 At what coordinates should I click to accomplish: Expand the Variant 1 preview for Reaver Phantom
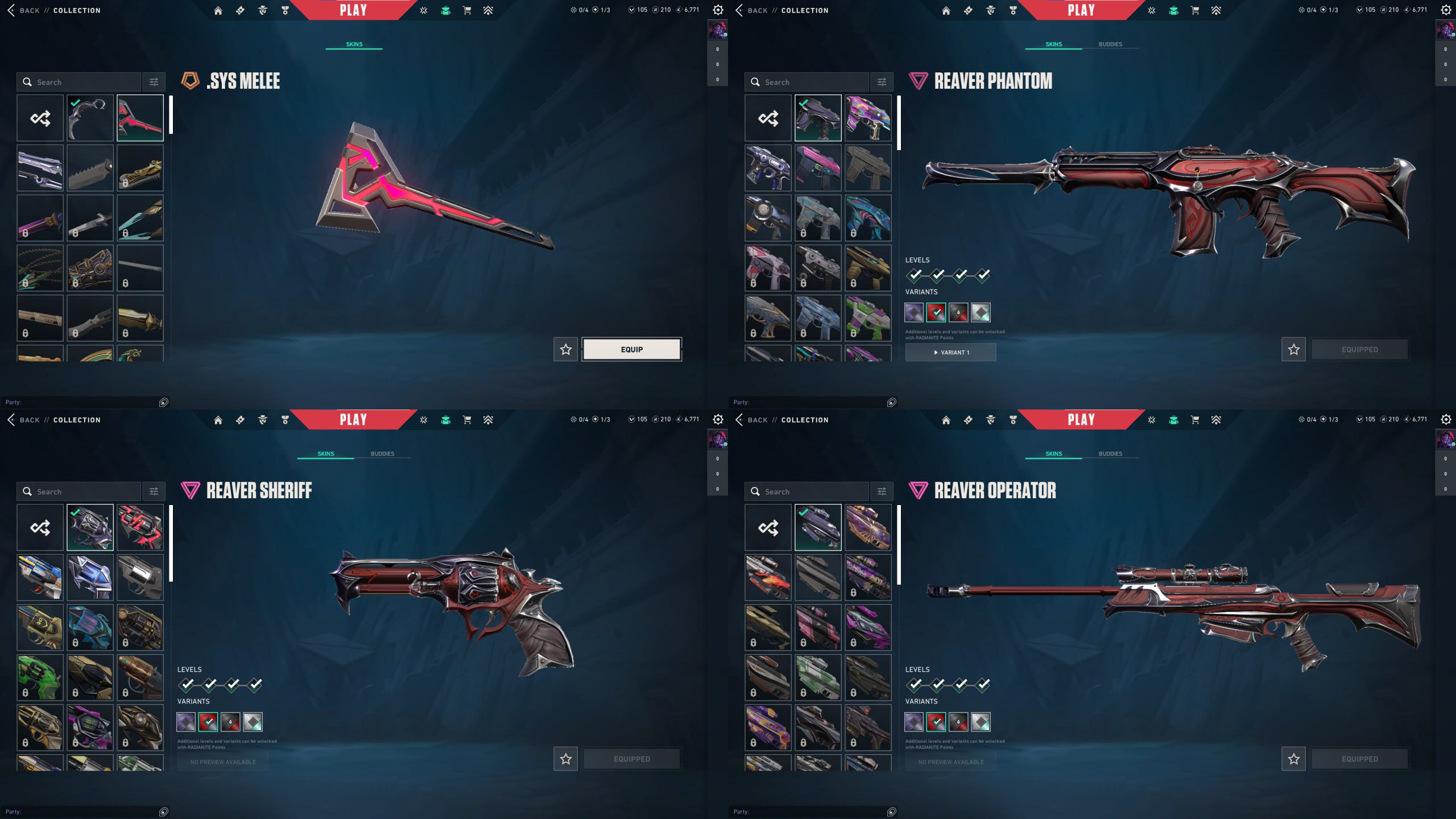(x=950, y=352)
